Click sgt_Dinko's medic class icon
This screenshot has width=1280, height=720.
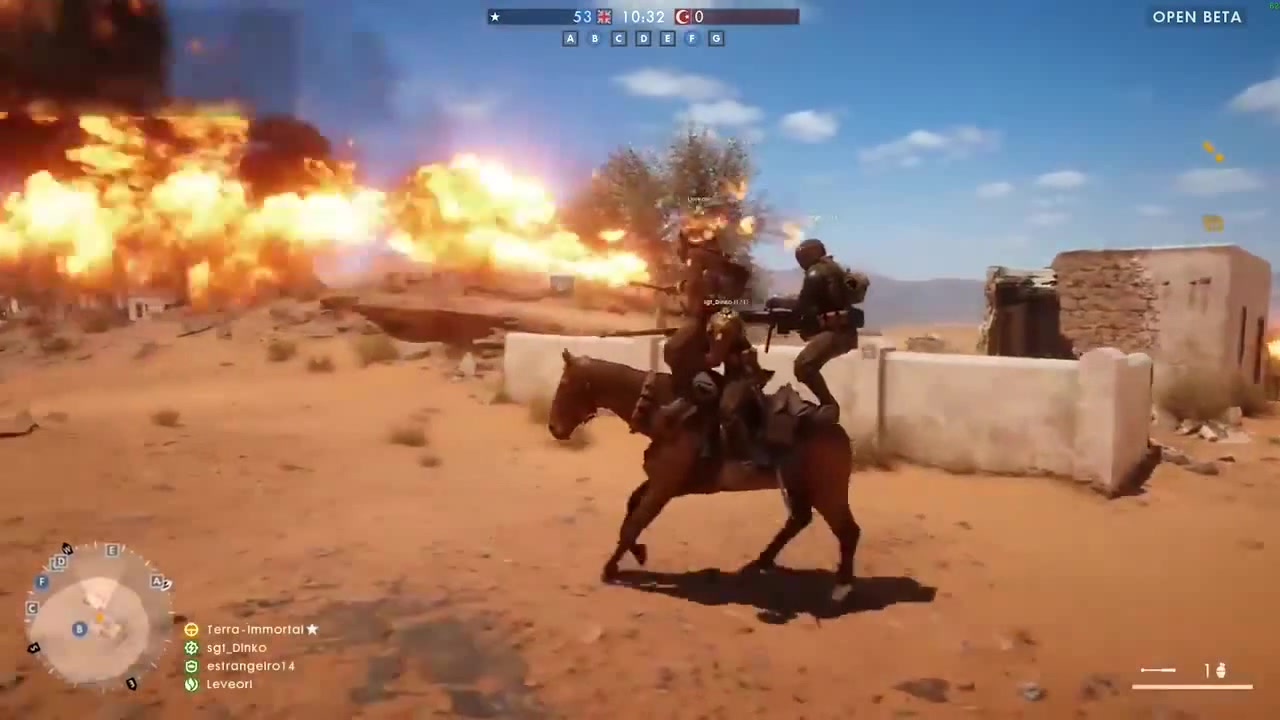(191, 647)
